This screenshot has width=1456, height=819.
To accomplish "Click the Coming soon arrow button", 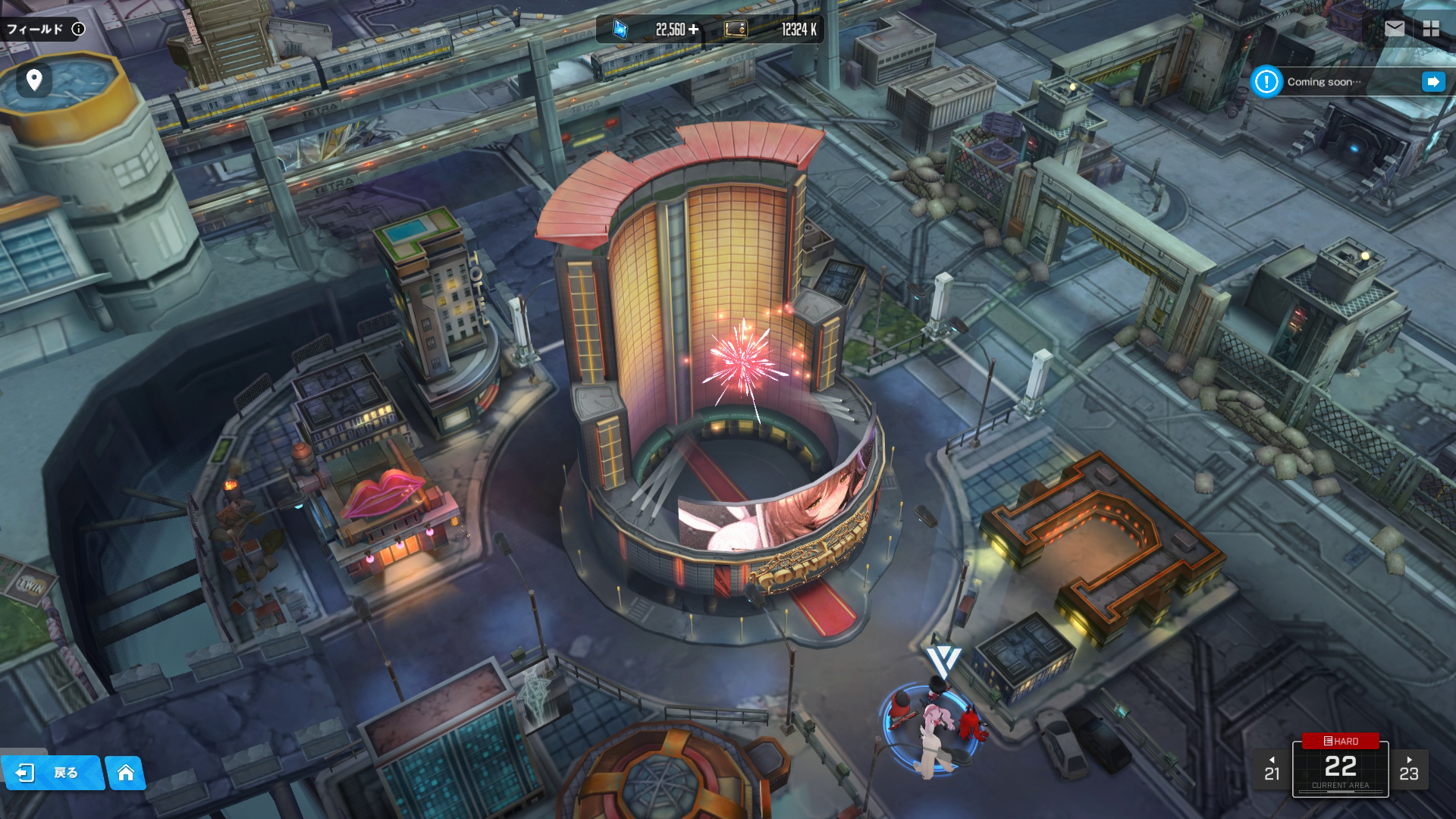I will (1432, 82).
